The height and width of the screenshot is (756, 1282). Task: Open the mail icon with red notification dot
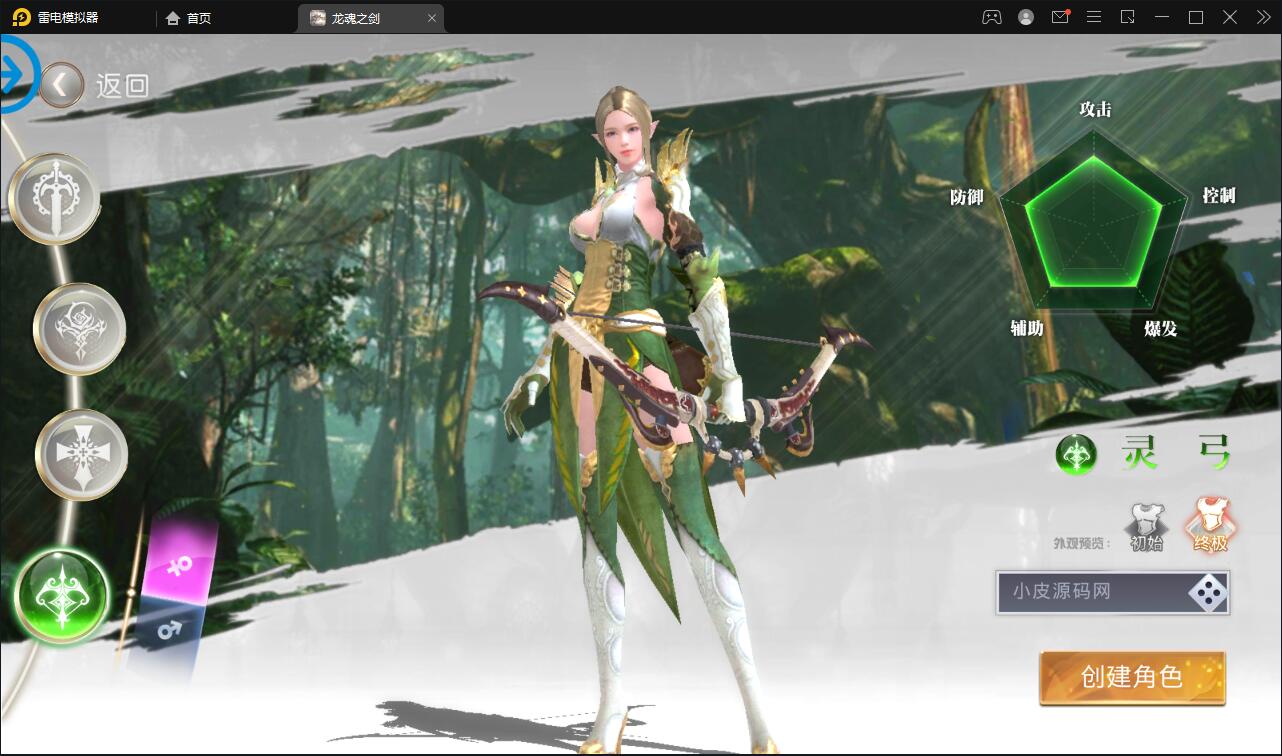(x=1060, y=17)
